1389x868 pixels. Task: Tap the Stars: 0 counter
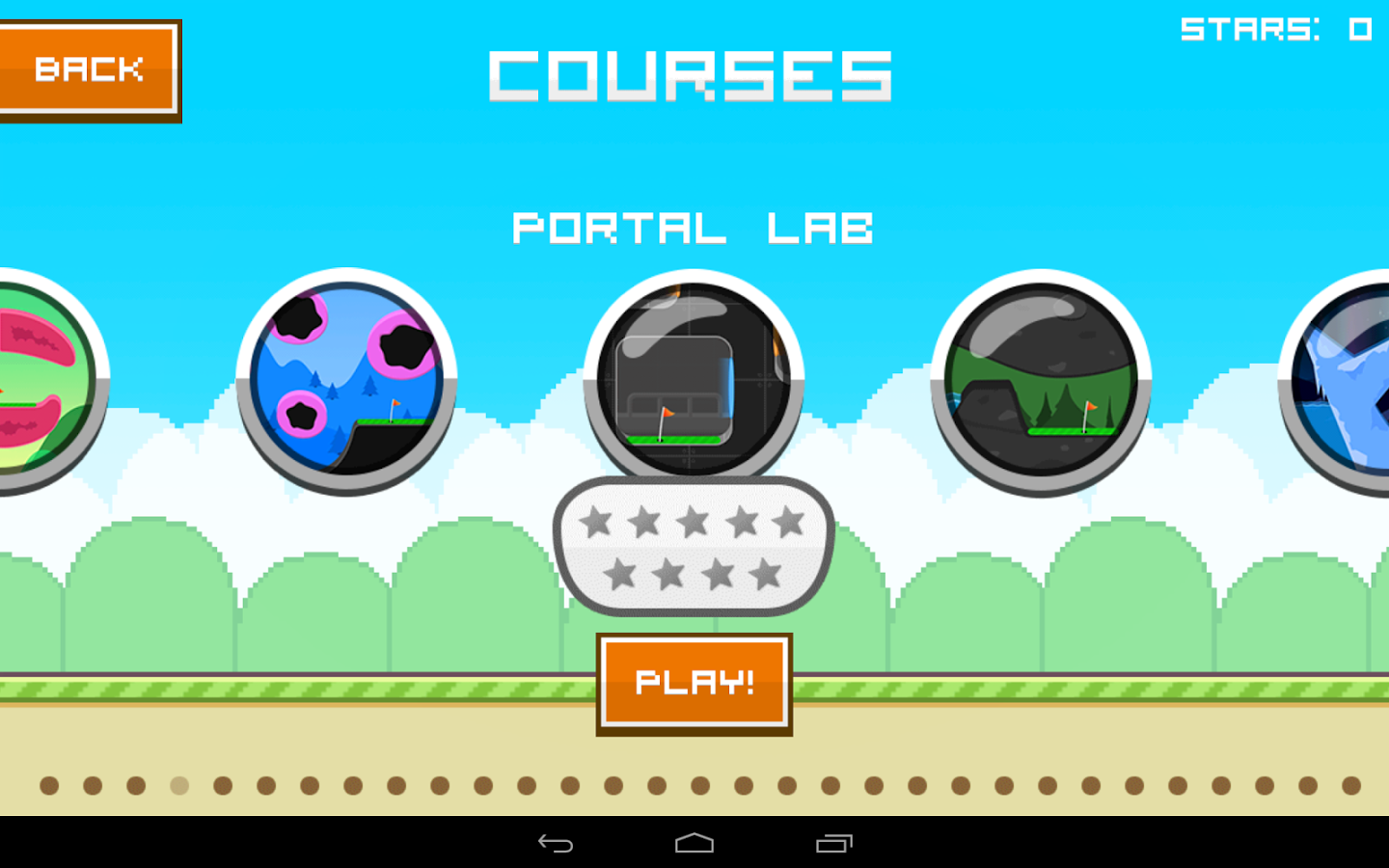(x=1275, y=29)
